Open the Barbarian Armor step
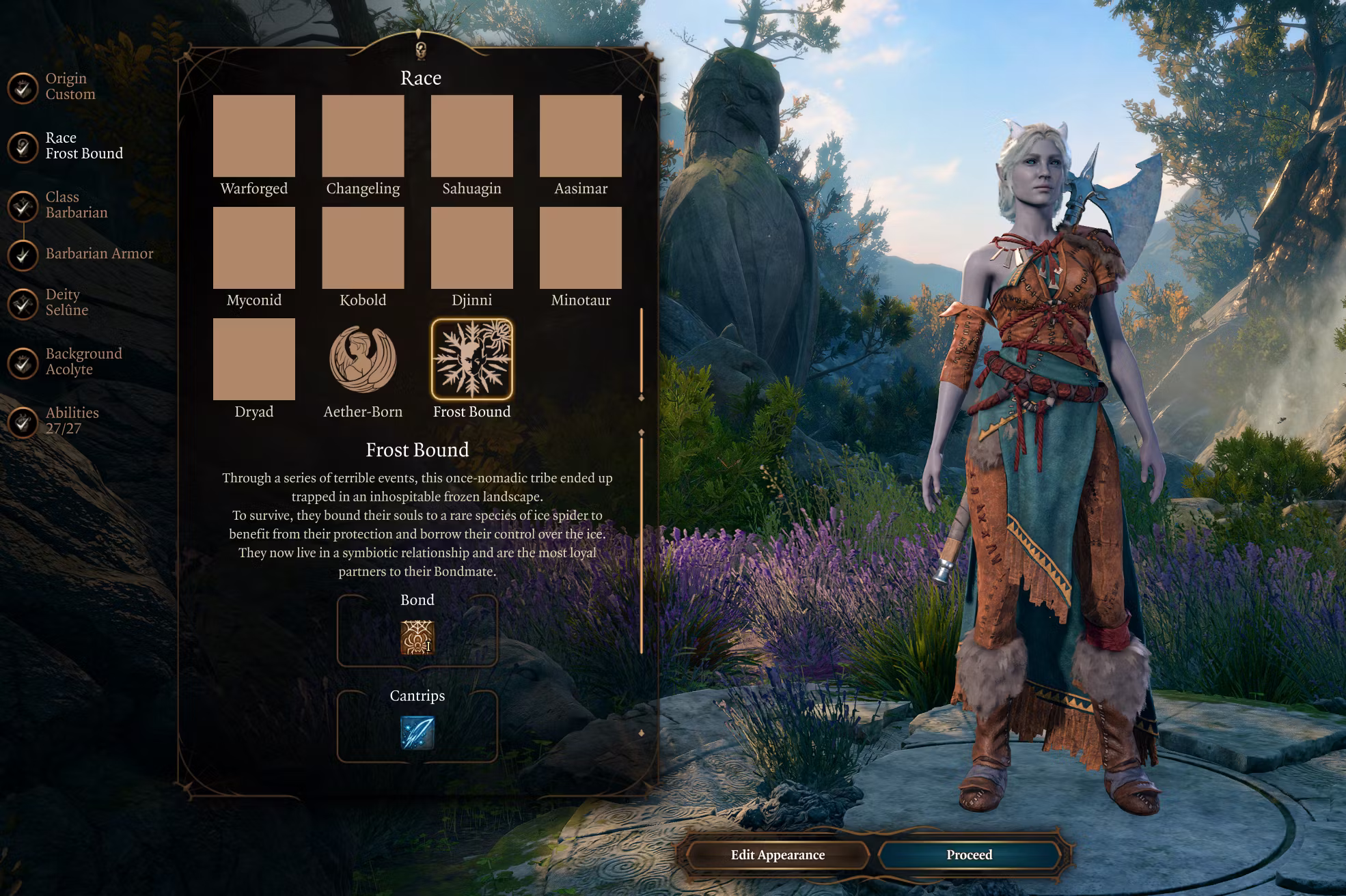 coord(23,255)
